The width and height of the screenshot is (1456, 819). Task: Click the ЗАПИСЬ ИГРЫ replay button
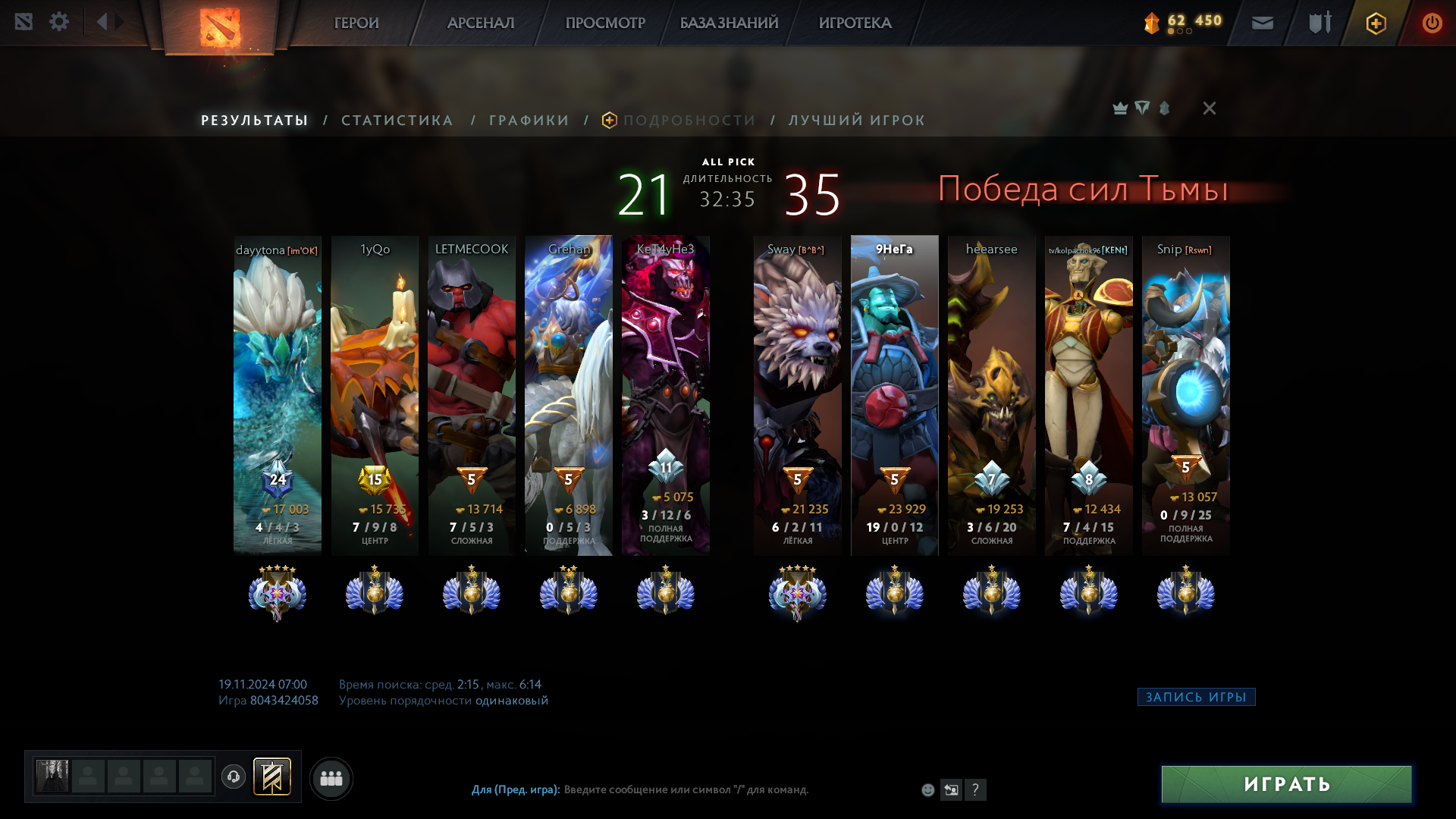pos(1196,697)
